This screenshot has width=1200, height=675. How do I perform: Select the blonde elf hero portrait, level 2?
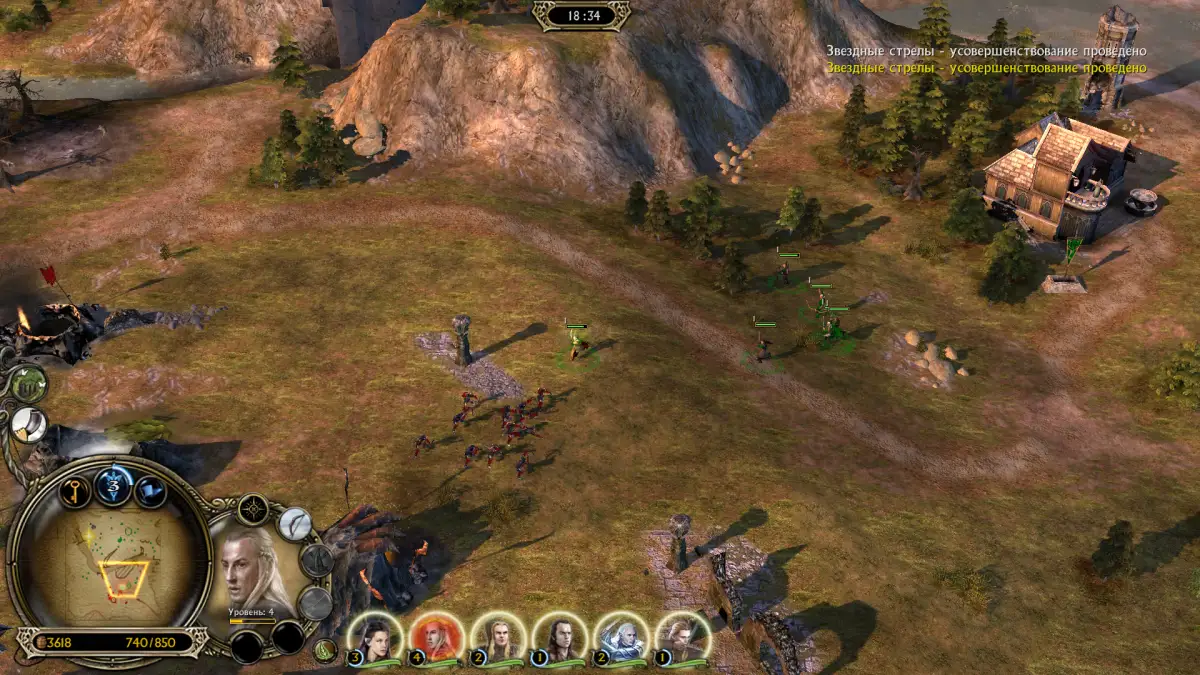(x=498, y=638)
